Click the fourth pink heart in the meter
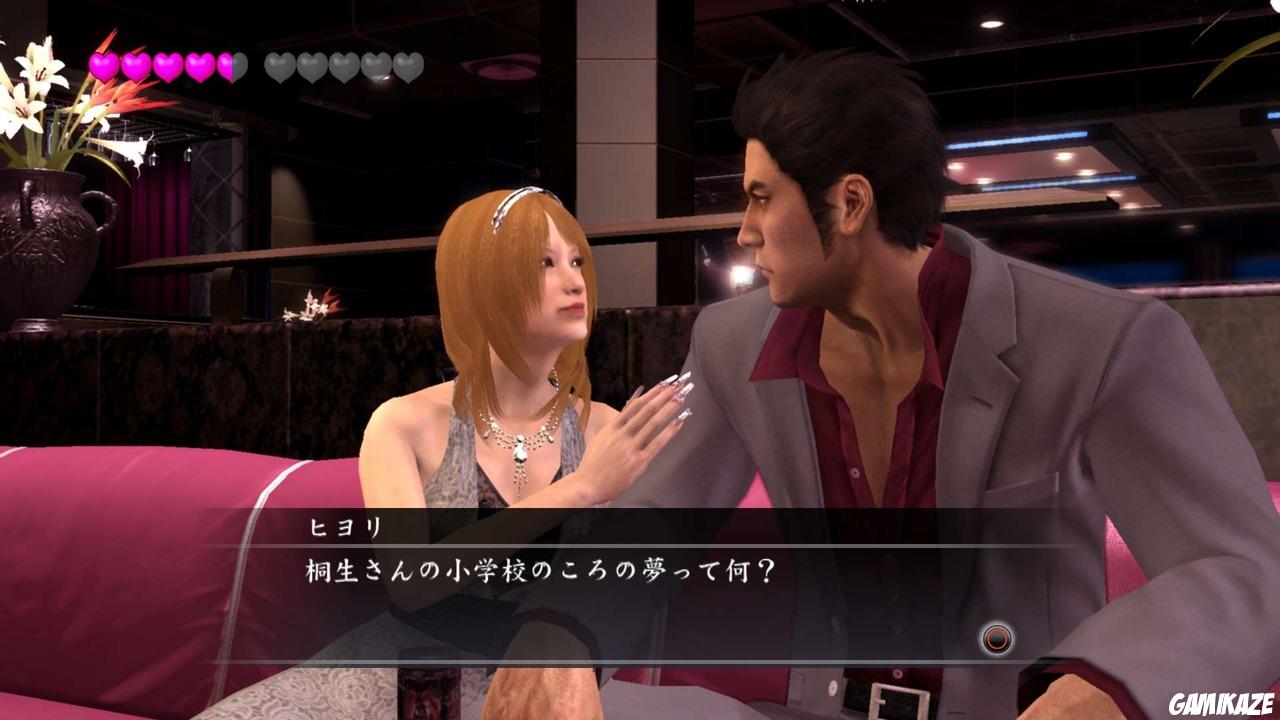The height and width of the screenshot is (720, 1280). [200, 65]
